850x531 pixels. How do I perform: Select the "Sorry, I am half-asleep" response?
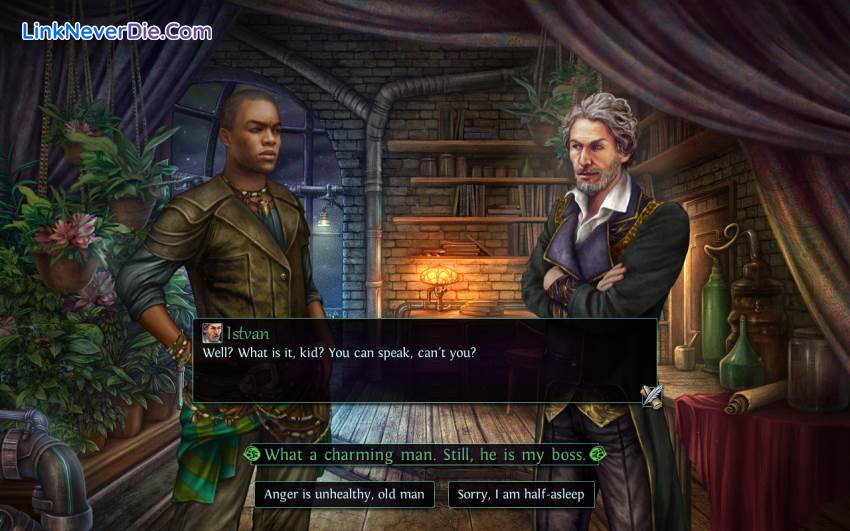click(x=520, y=494)
